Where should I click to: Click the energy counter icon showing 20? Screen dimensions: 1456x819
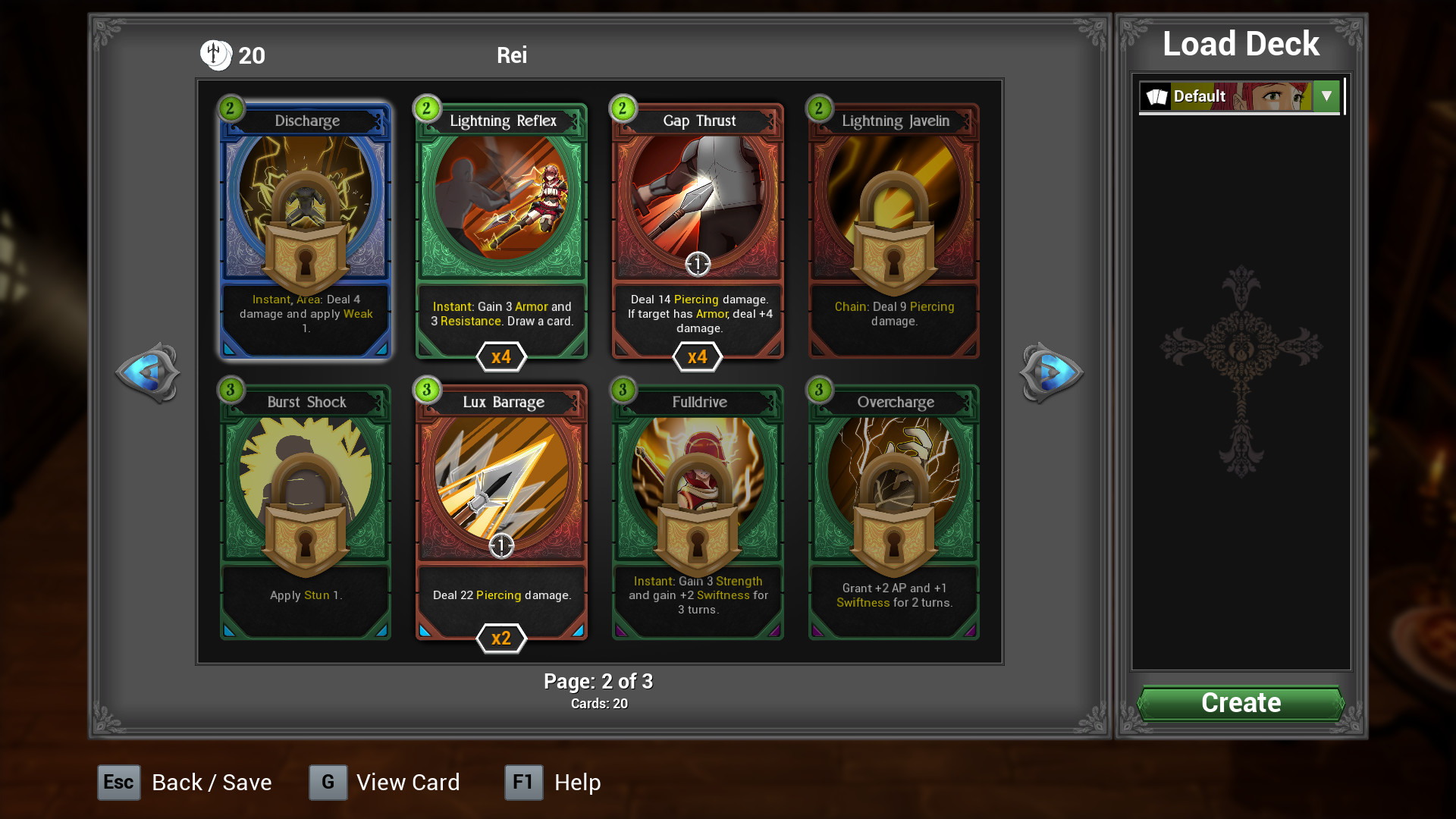216,55
